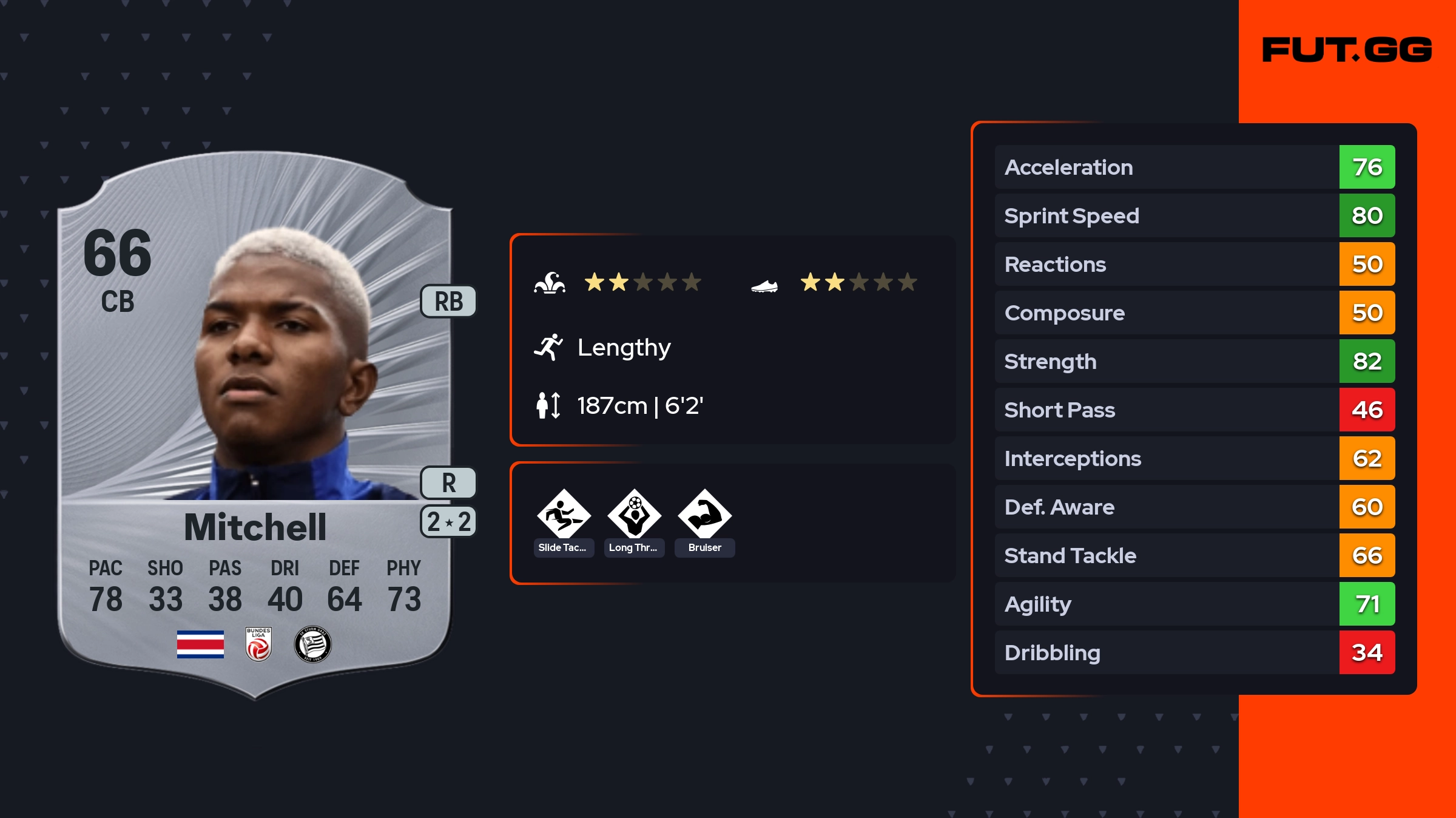Select the Mitchell player card

[x=255, y=425]
